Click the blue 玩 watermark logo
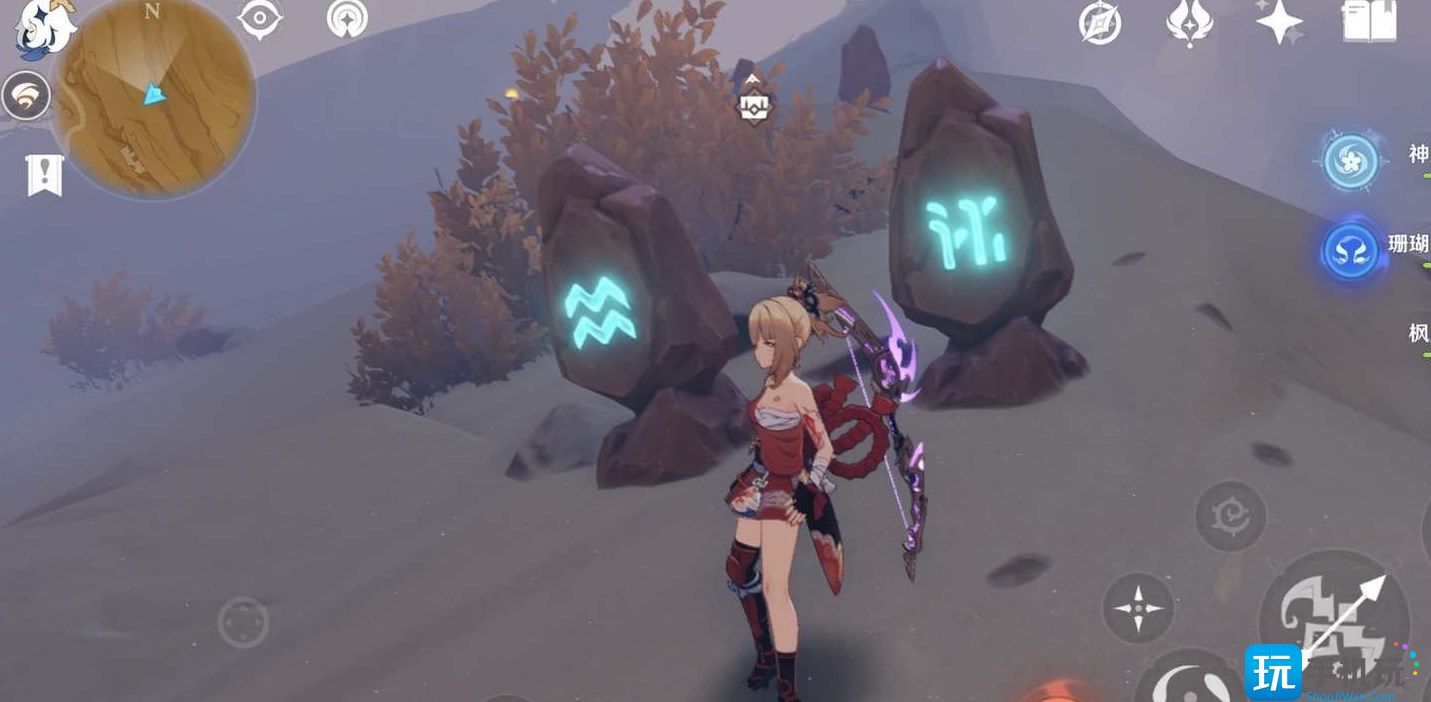1431x702 pixels. (1272, 671)
